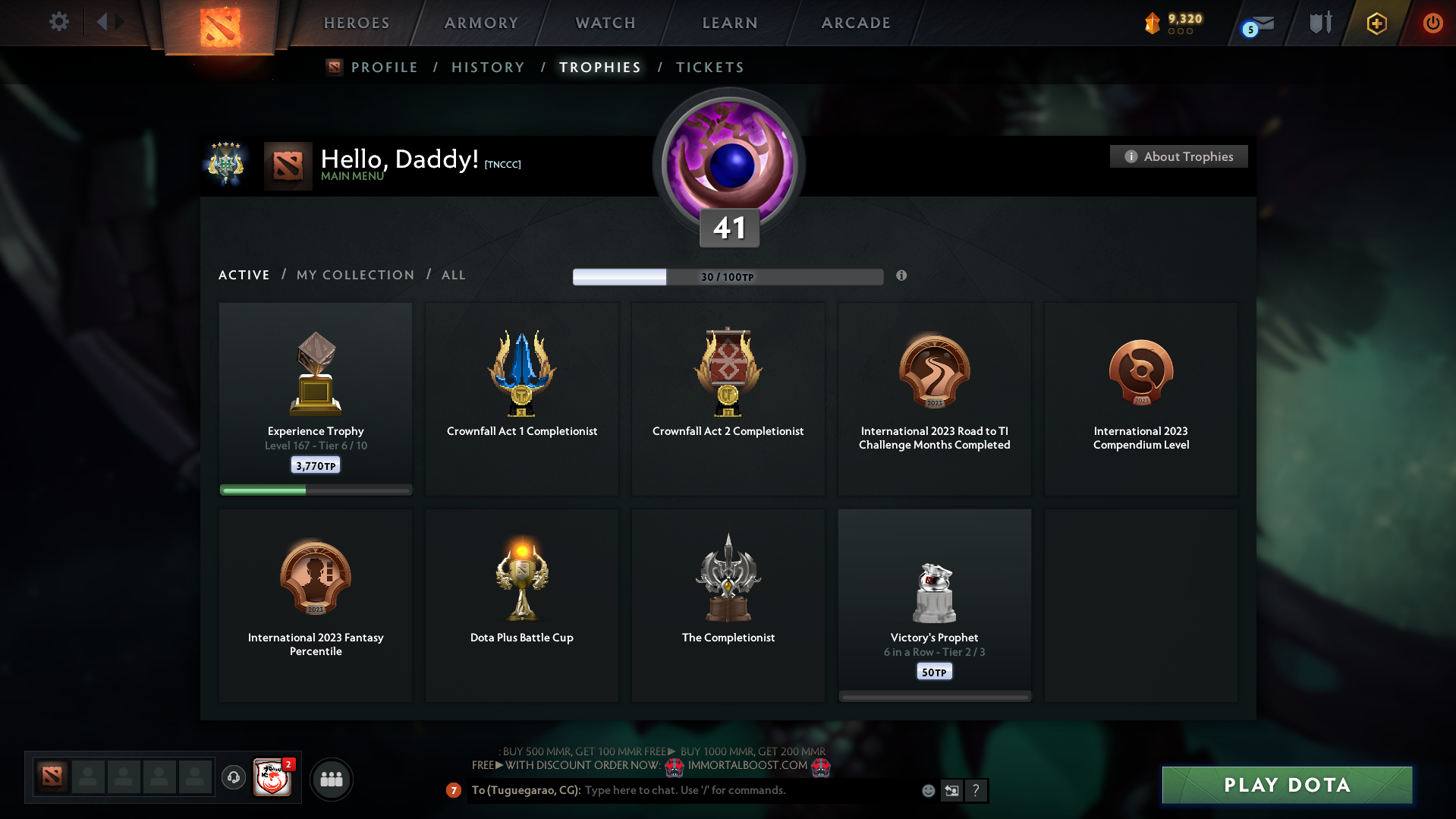This screenshot has width=1456, height=819.
Task: Select the MY COLLECTION filter
Action: pos(354,275)
